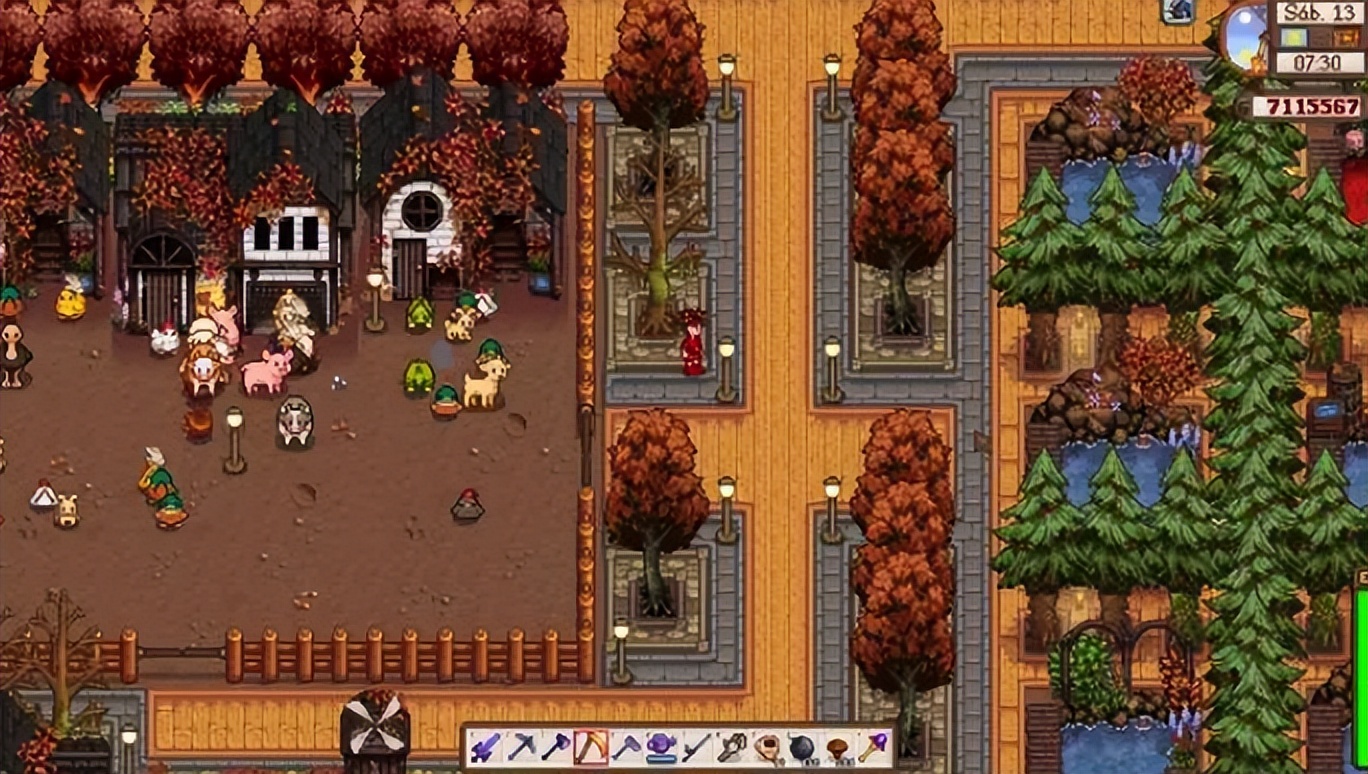The width and height of the screenshot is (1368, 774).
Task: Select the purple-tipped scepter slot
Action: pos(873,748)
